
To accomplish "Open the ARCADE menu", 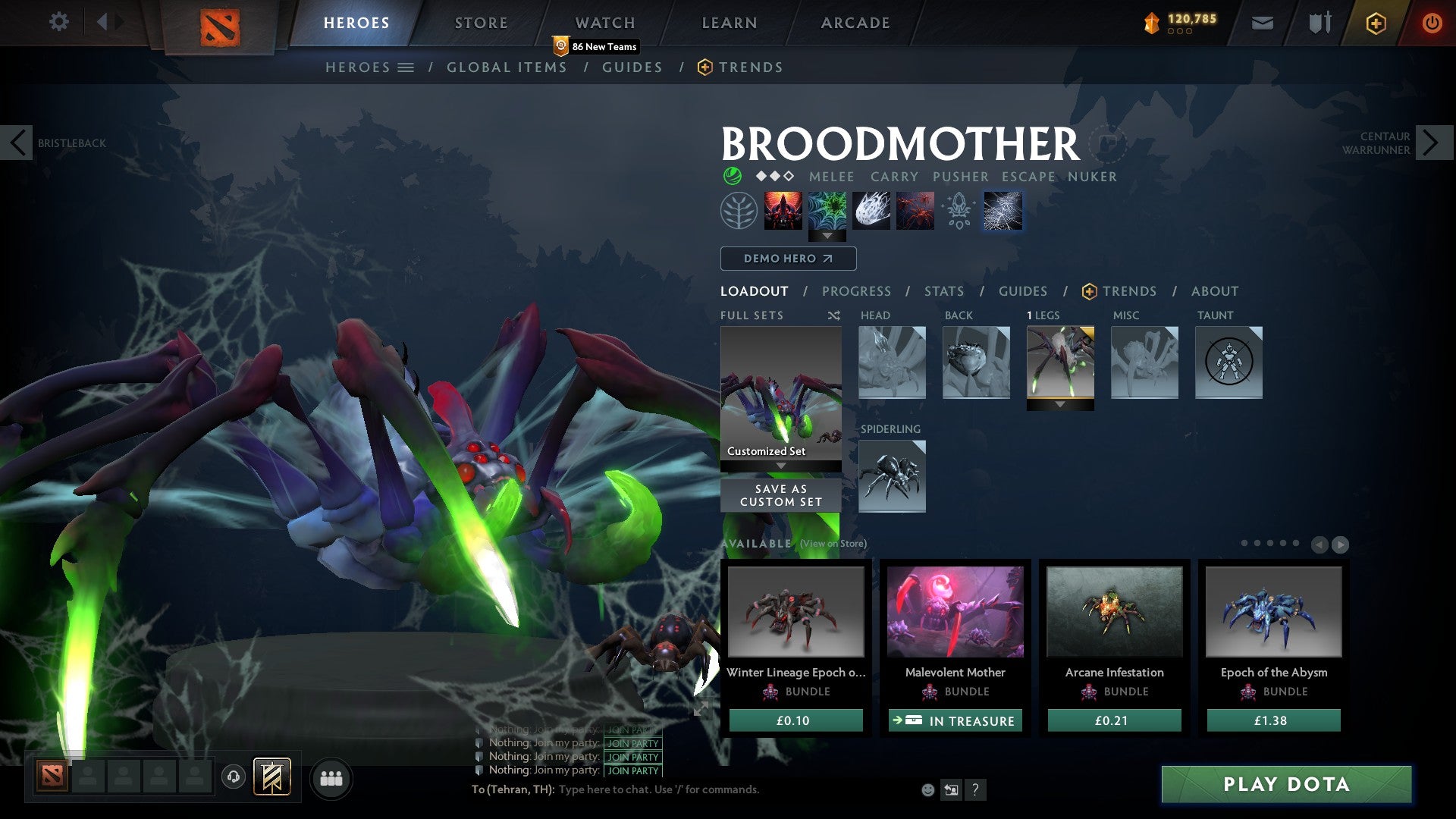I will tap(855, 23).
